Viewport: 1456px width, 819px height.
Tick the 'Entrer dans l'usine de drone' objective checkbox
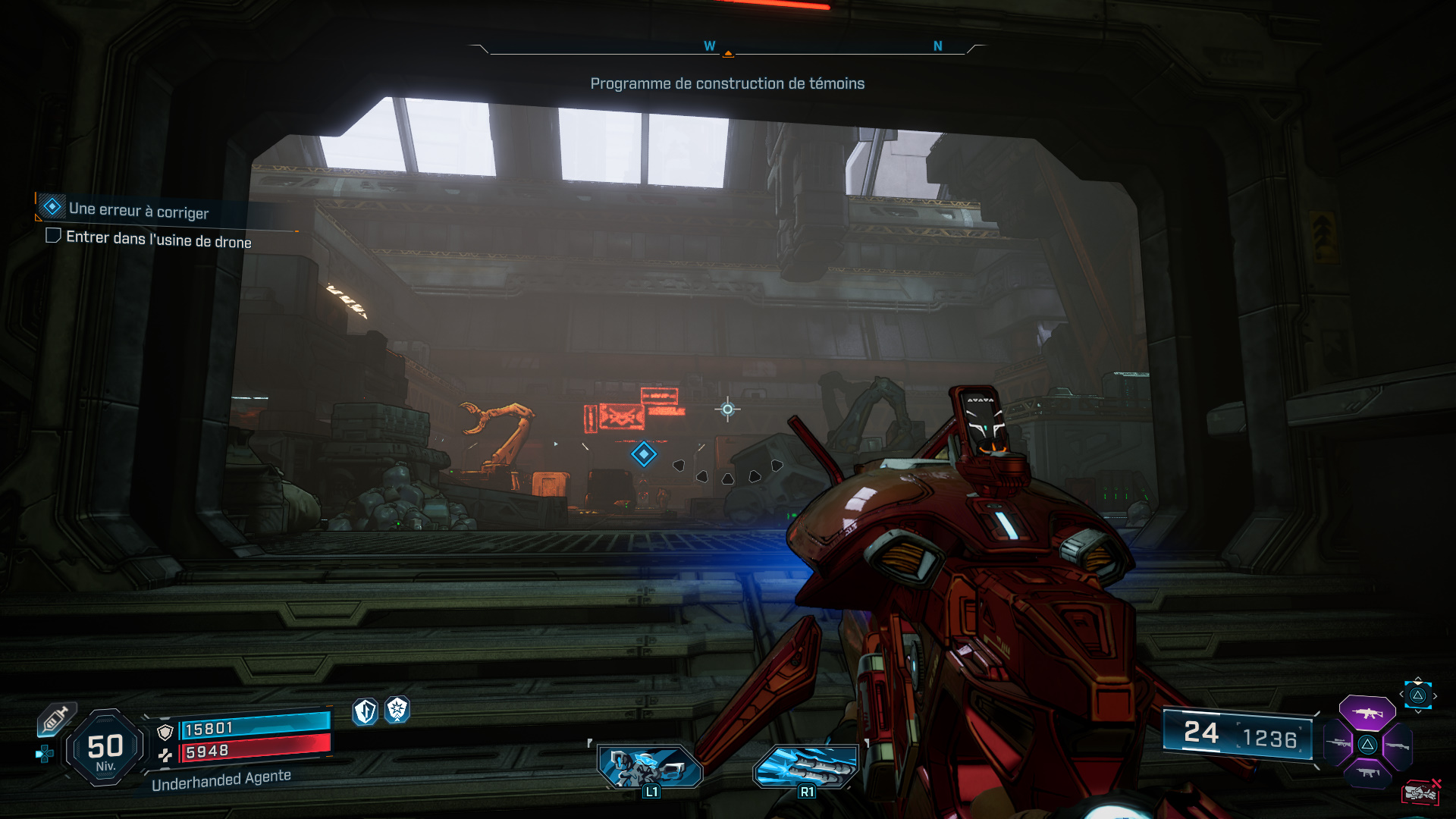coord(53,237)
